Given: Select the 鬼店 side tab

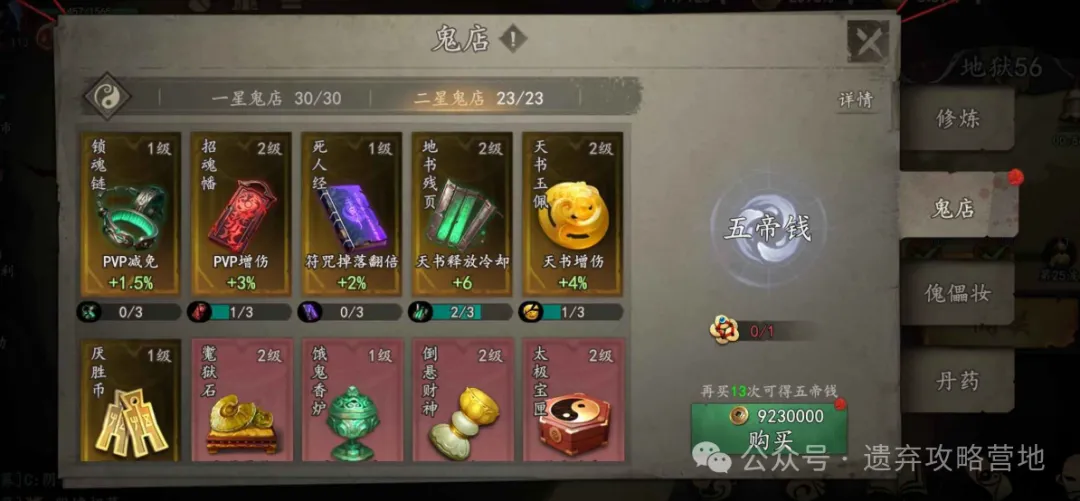Looking at the screenshot, I should [x=953, y=207].
